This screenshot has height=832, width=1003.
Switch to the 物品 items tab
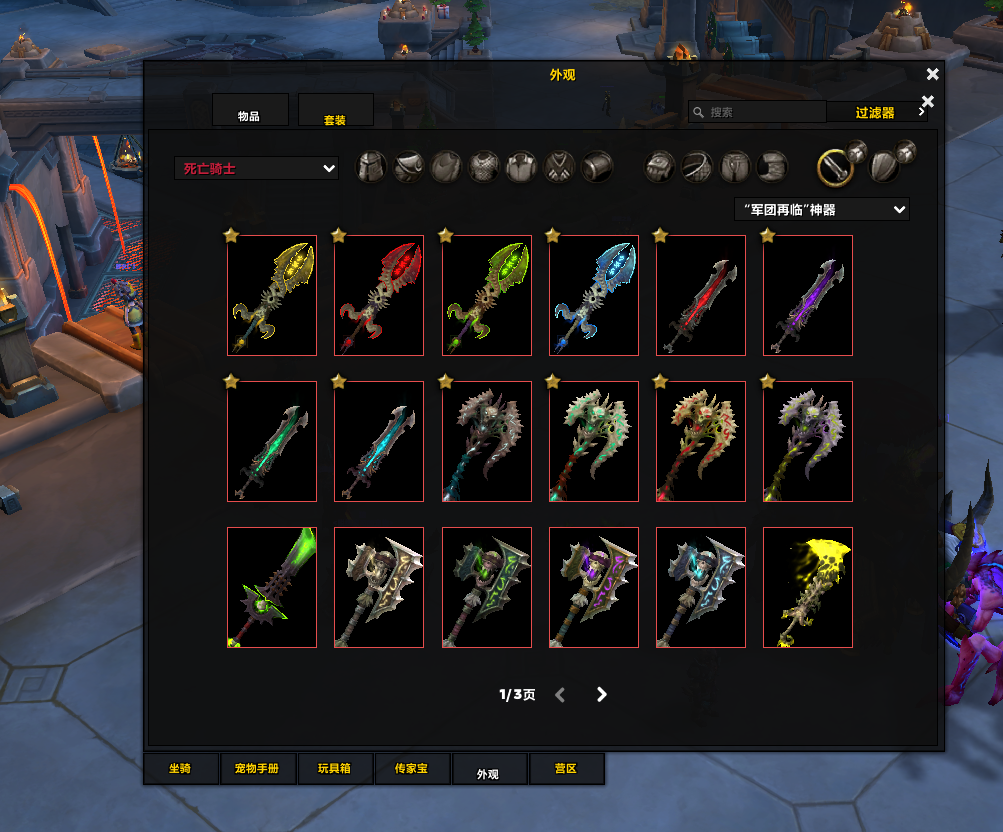[x=250, y=111]
